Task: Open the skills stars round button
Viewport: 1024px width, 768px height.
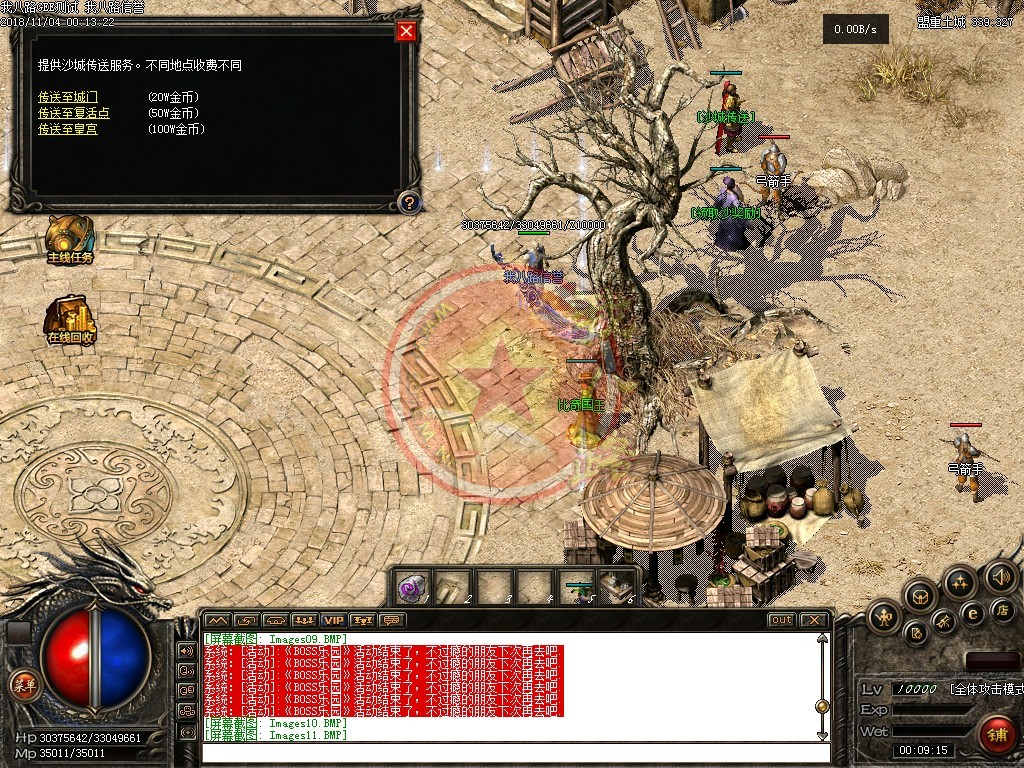Action: (x=960, y=582)
